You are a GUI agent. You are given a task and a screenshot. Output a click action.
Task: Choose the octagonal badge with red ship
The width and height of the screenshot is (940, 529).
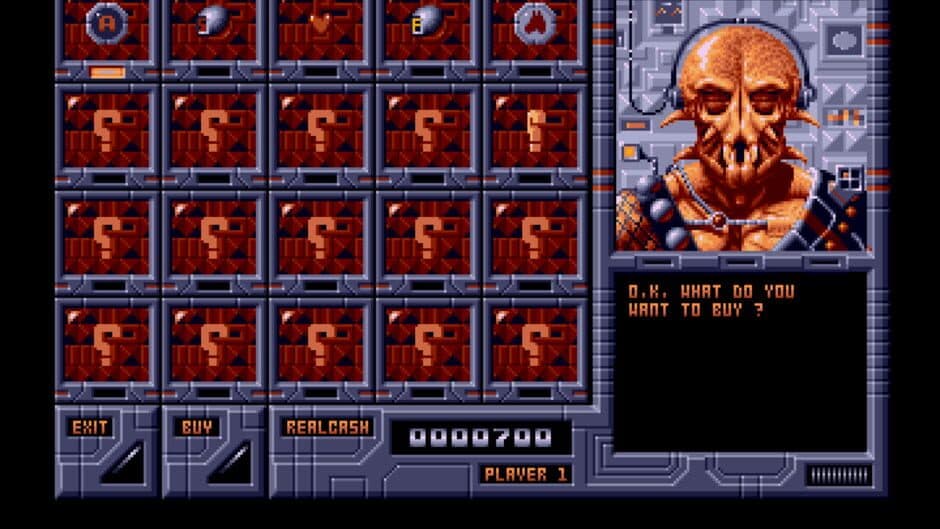pos(534,22)
